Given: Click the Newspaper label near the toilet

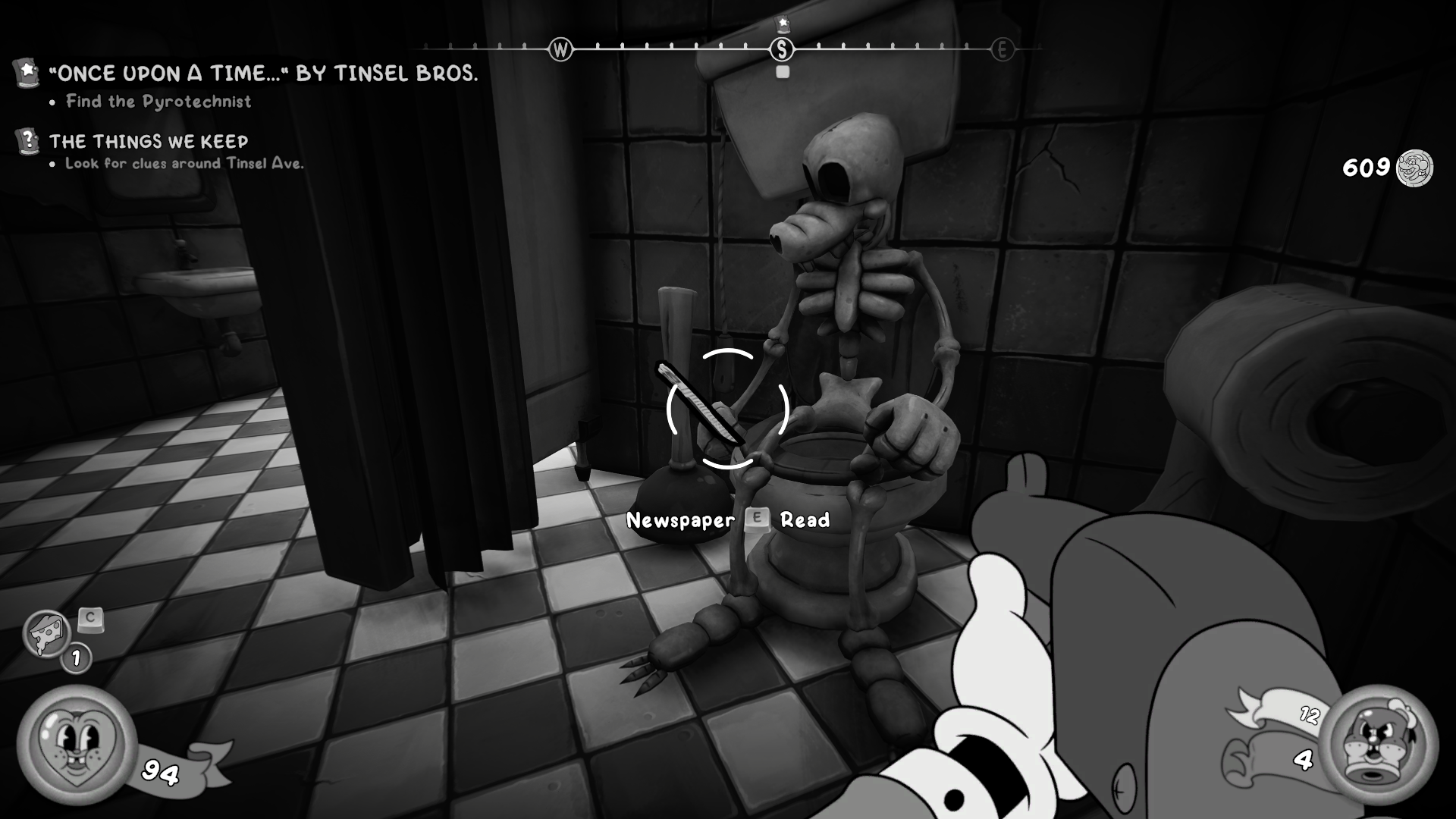Looking at the screenshot, I should [x=680, y=519].
